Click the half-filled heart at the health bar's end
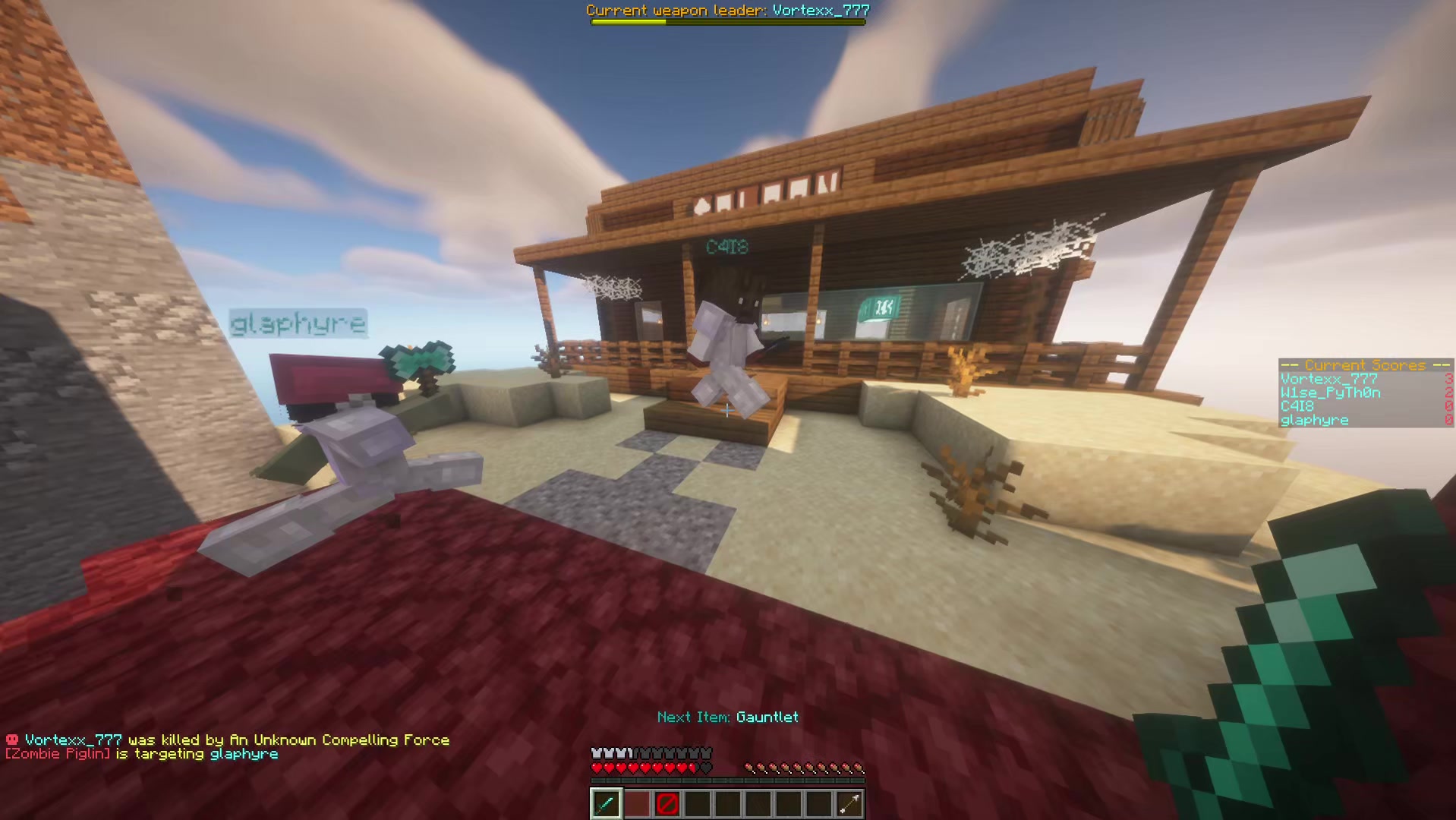The width and height of the screenshot is (1456, 820). click(694, 768)
